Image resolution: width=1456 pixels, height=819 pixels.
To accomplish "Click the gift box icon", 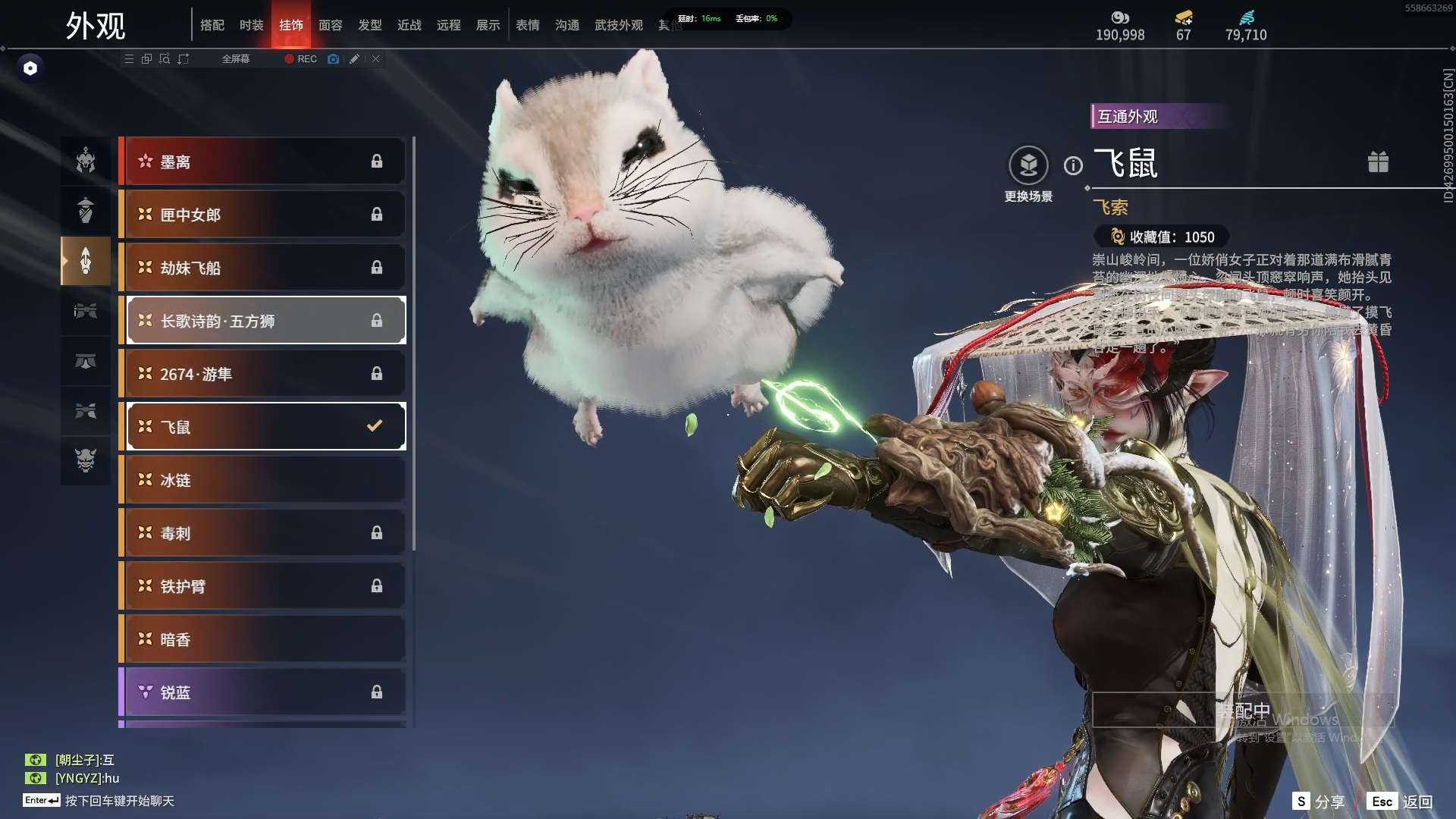I will 1378,162.
